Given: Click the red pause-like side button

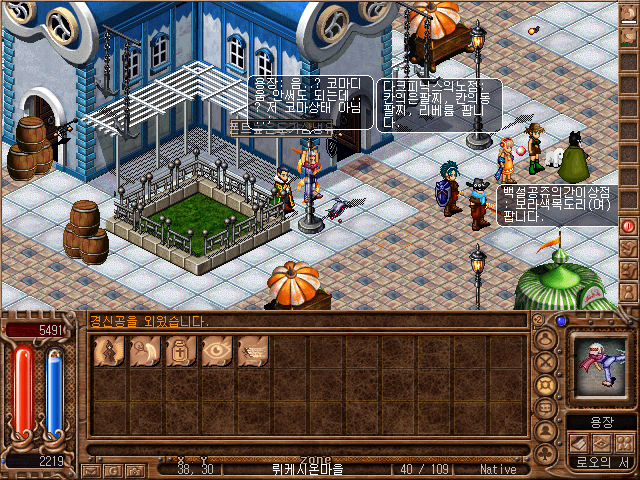Looking at the screenshot, I should [629, 226].
